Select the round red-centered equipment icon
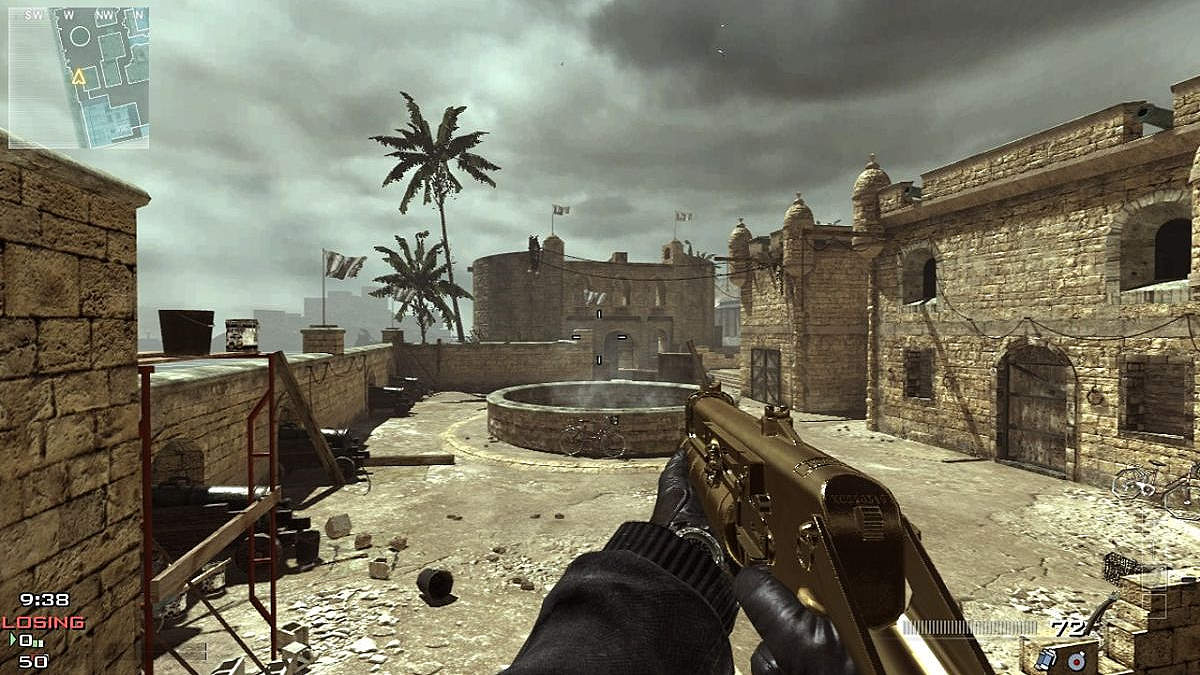 [1076, 661]
